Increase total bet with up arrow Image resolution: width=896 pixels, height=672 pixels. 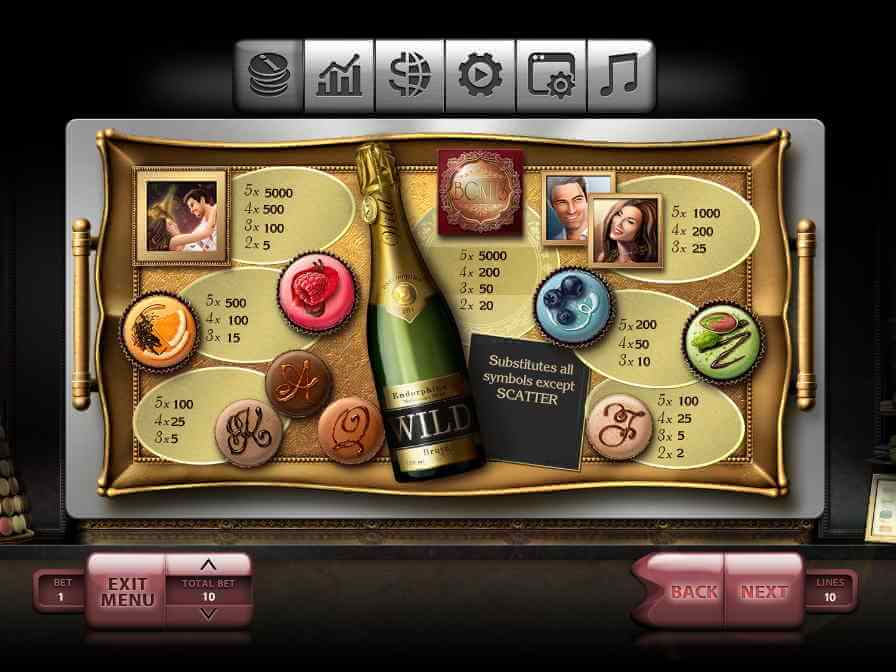click(x=208, y=565)
